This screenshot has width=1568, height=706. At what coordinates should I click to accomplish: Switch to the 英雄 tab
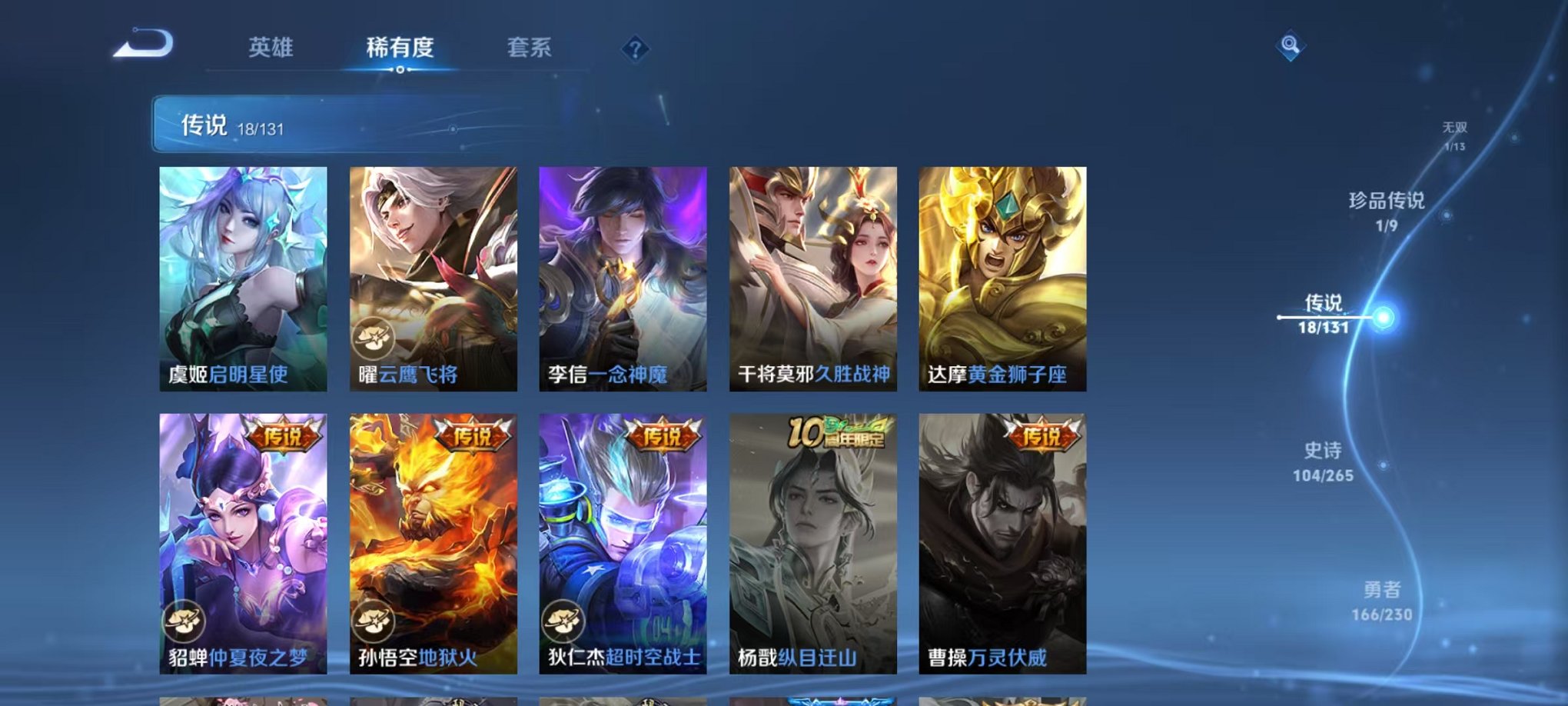coord(273,48)
